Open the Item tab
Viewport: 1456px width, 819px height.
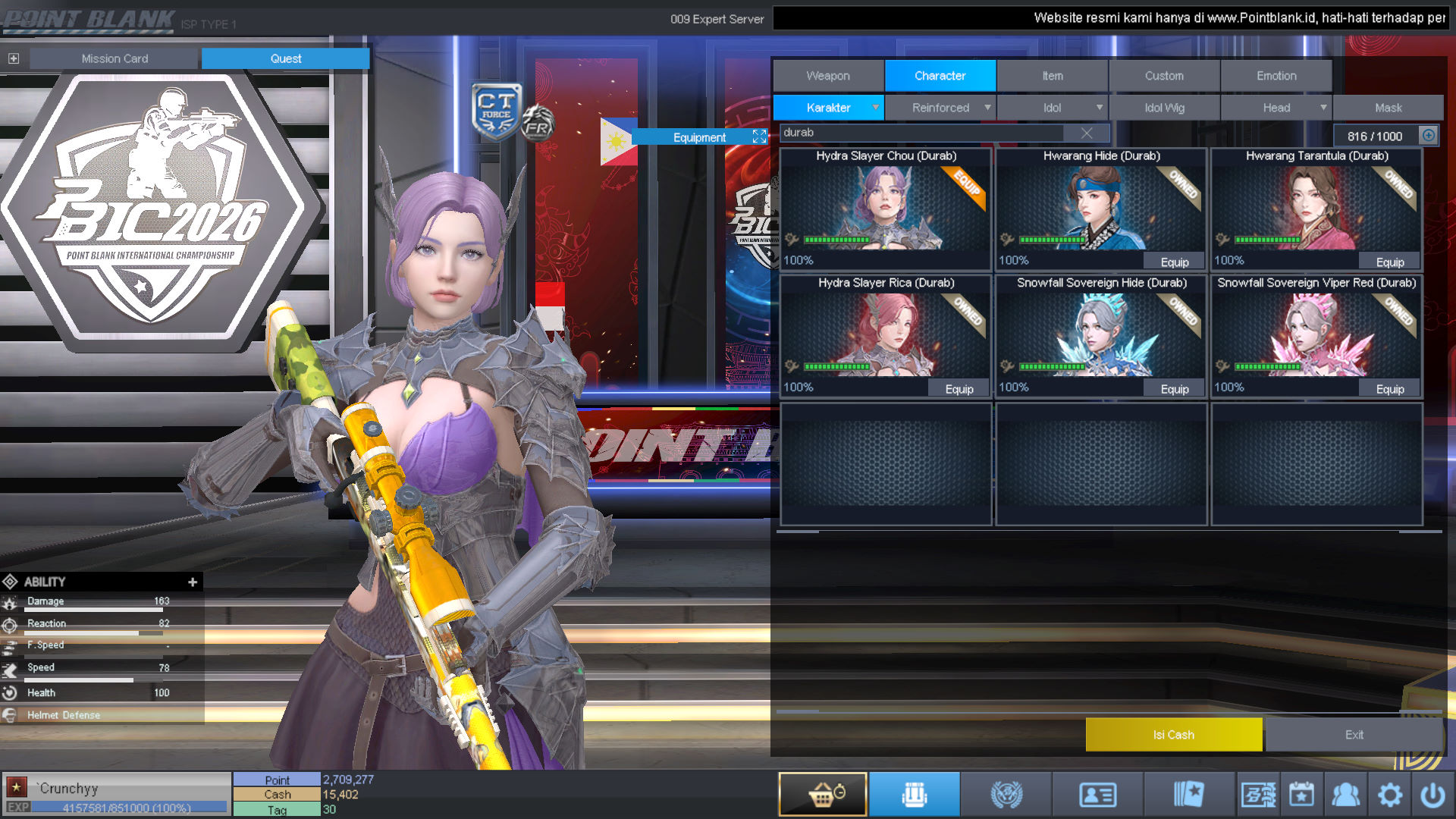click(1052, 76)
